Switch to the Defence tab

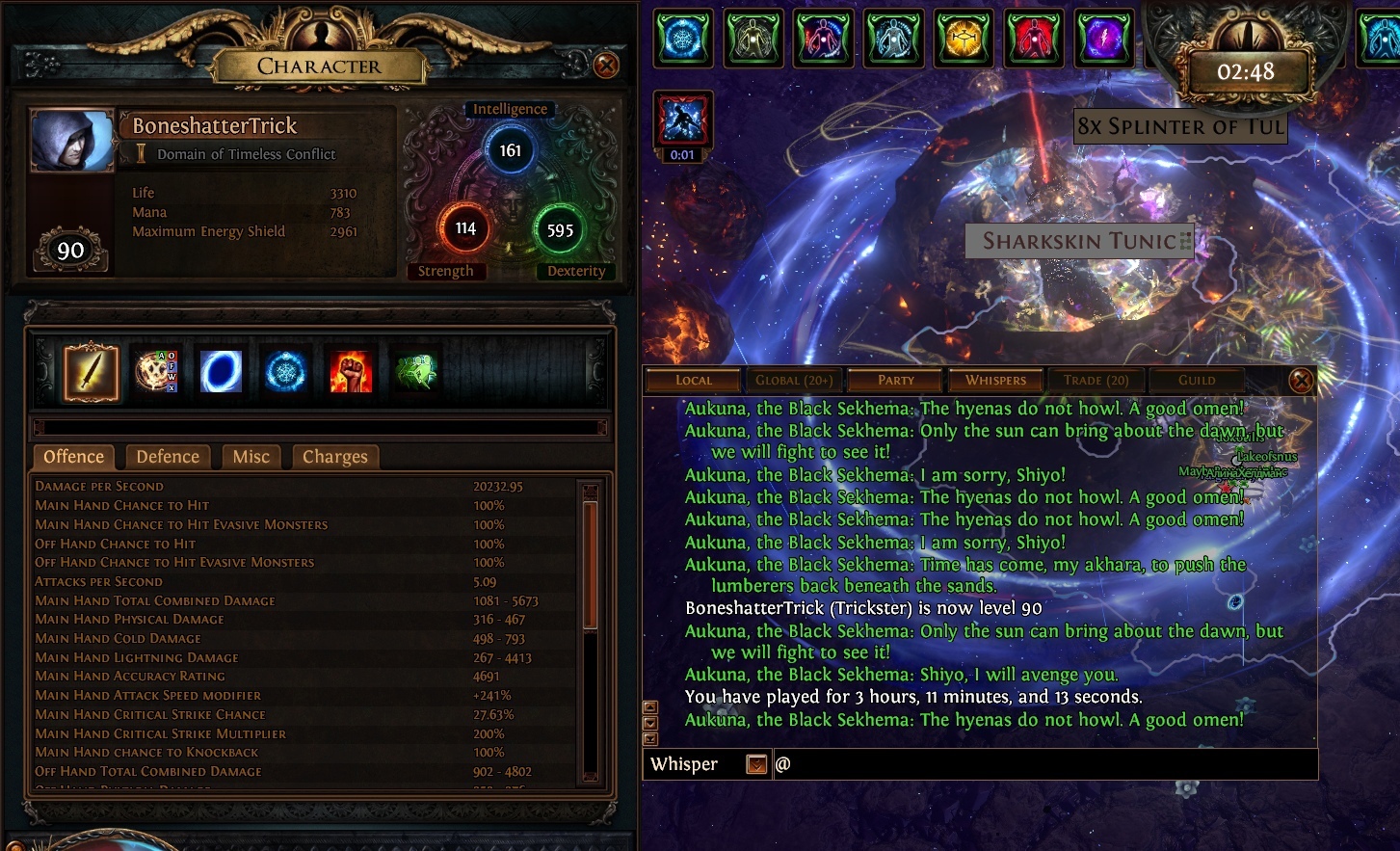pos(168,456)
